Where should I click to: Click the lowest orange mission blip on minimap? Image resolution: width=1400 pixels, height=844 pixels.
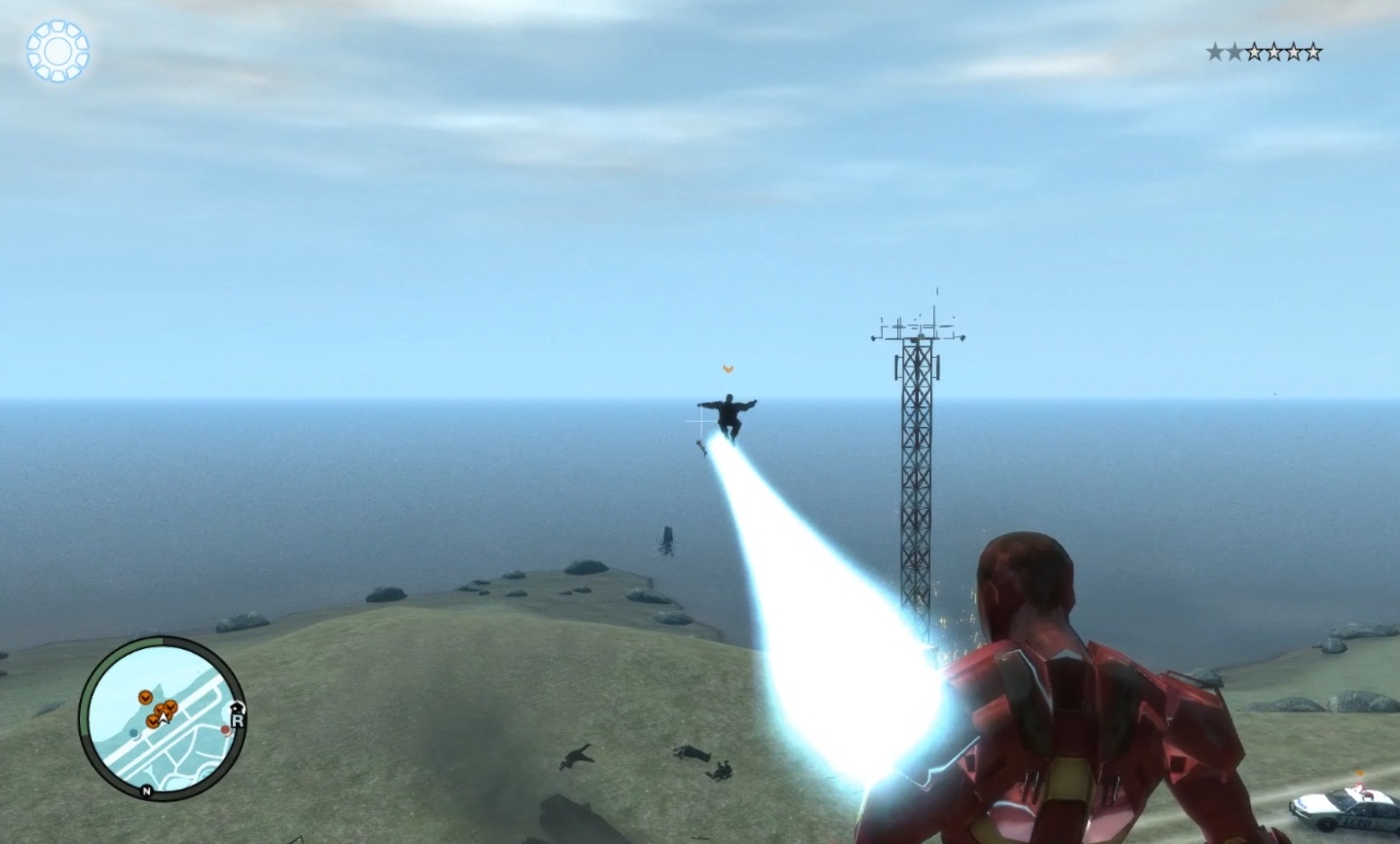(152, 722)
